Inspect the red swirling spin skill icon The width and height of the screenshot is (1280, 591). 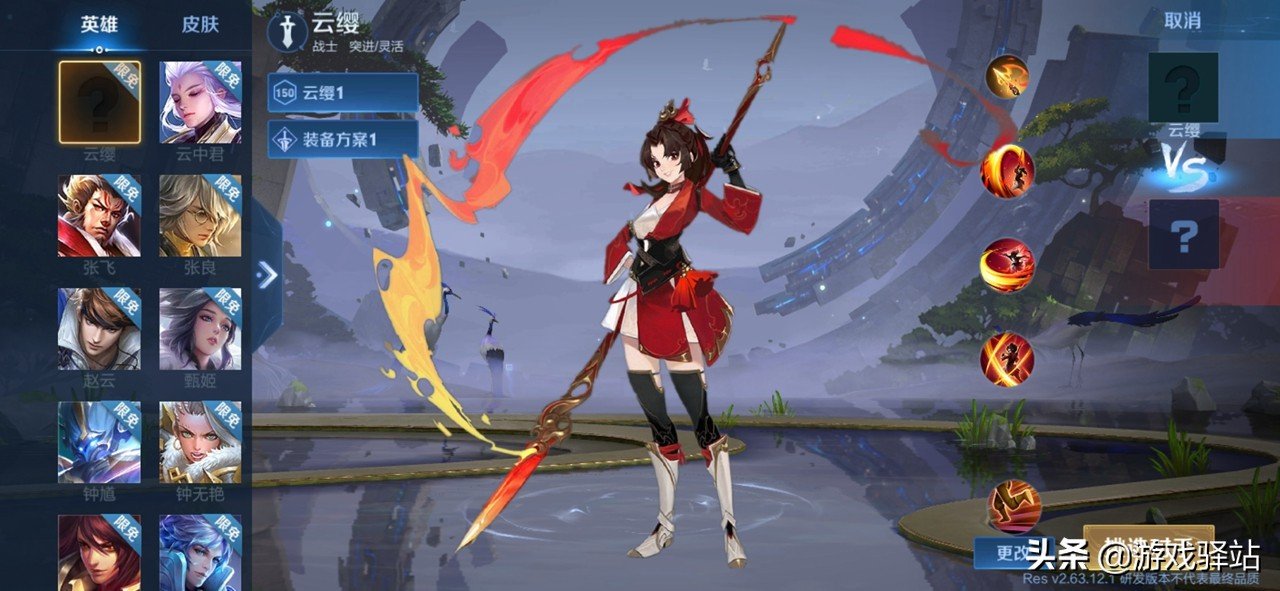(1007, 265)
